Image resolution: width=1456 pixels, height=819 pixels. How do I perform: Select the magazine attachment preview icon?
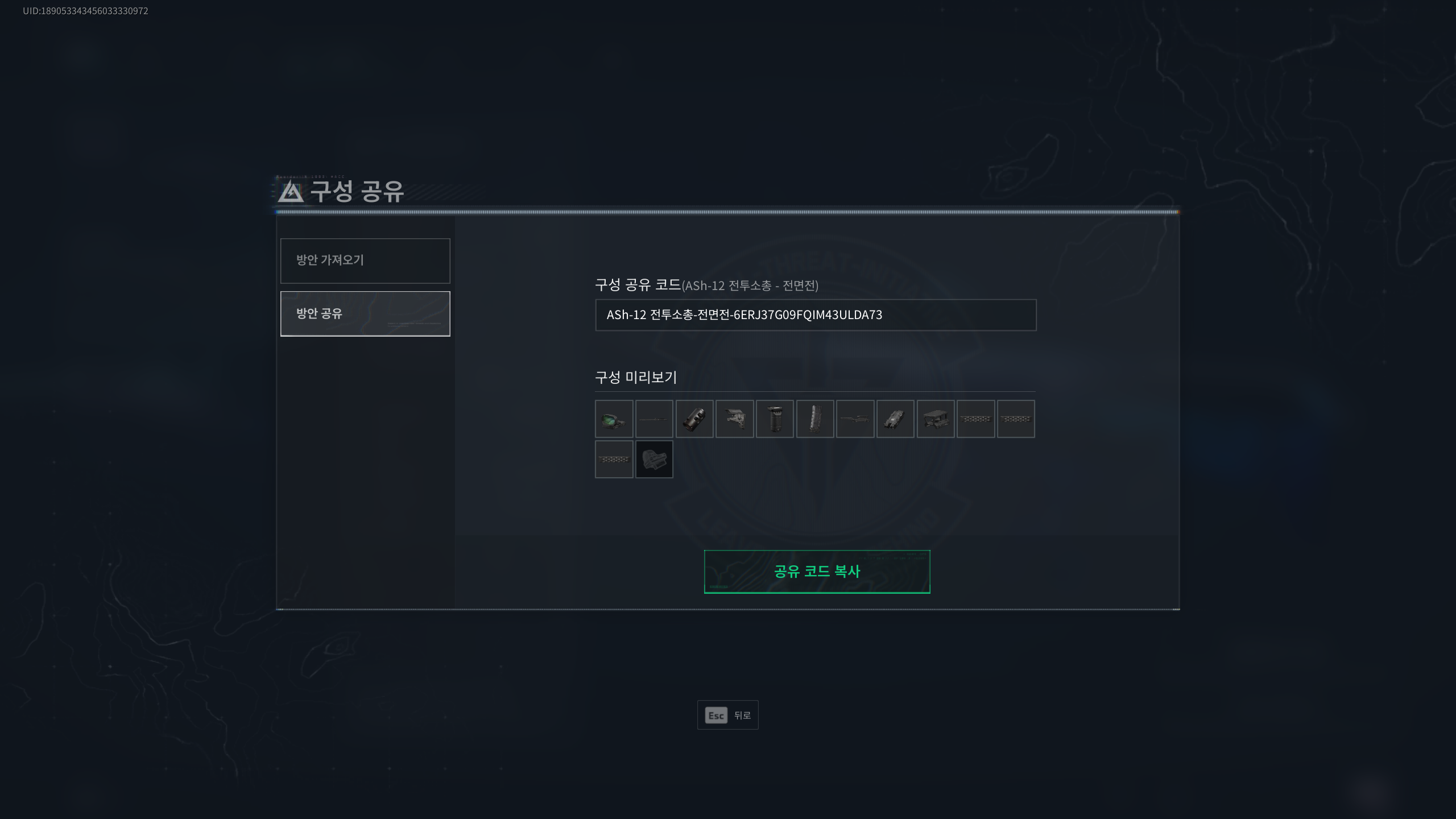(816, 419)
